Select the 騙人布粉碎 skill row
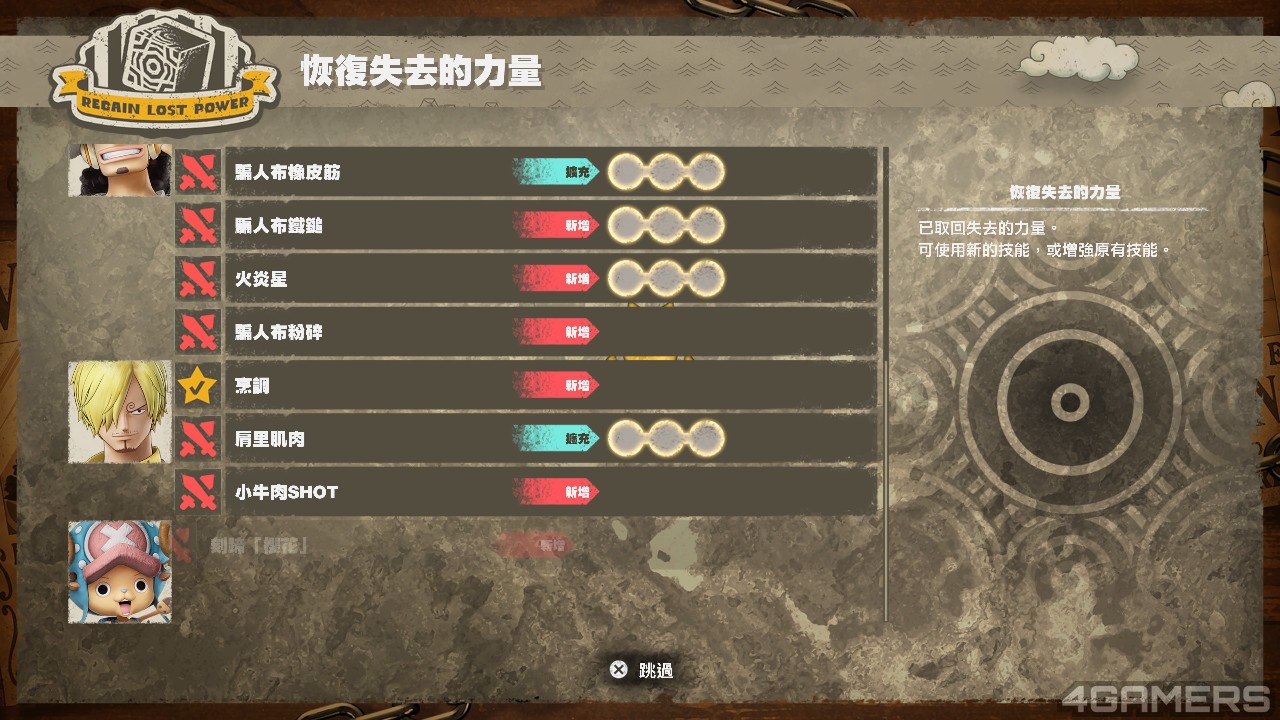Image resolution: width=1280 pixels, height=720 pixels. pos(550,331)
